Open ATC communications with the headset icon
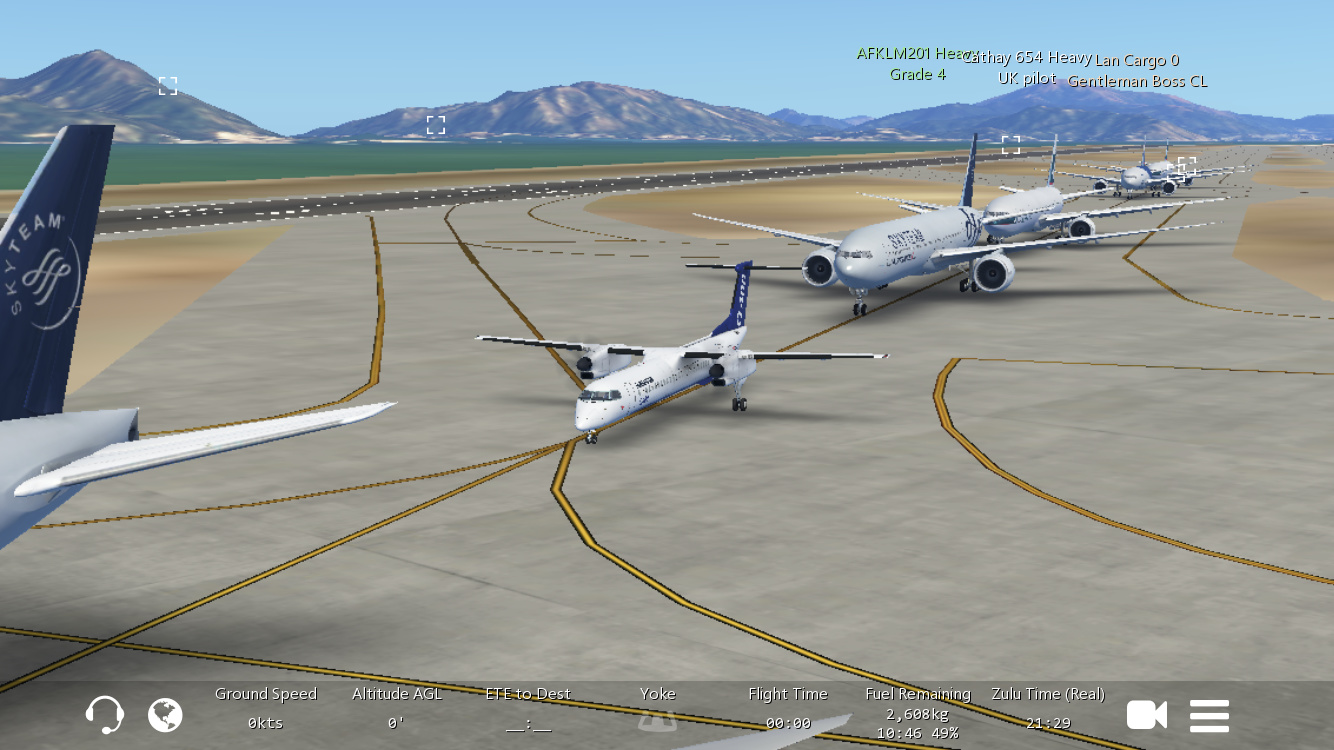 [104, 715]
